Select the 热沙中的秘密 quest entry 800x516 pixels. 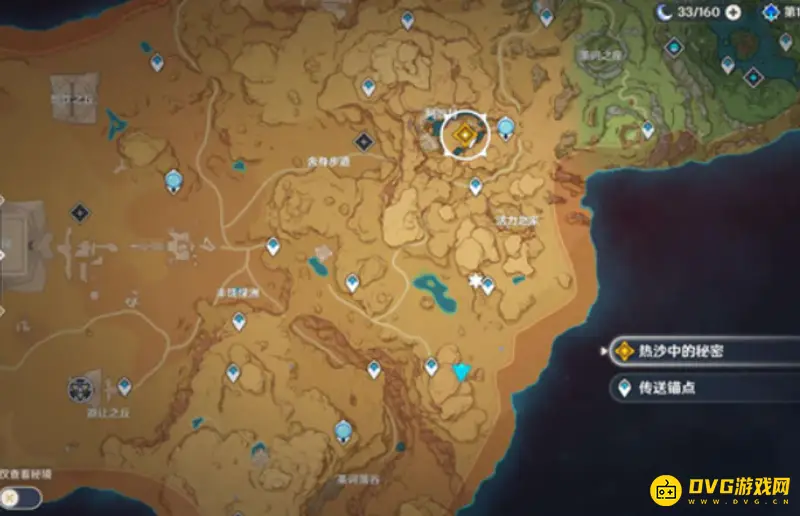point(680,351)
